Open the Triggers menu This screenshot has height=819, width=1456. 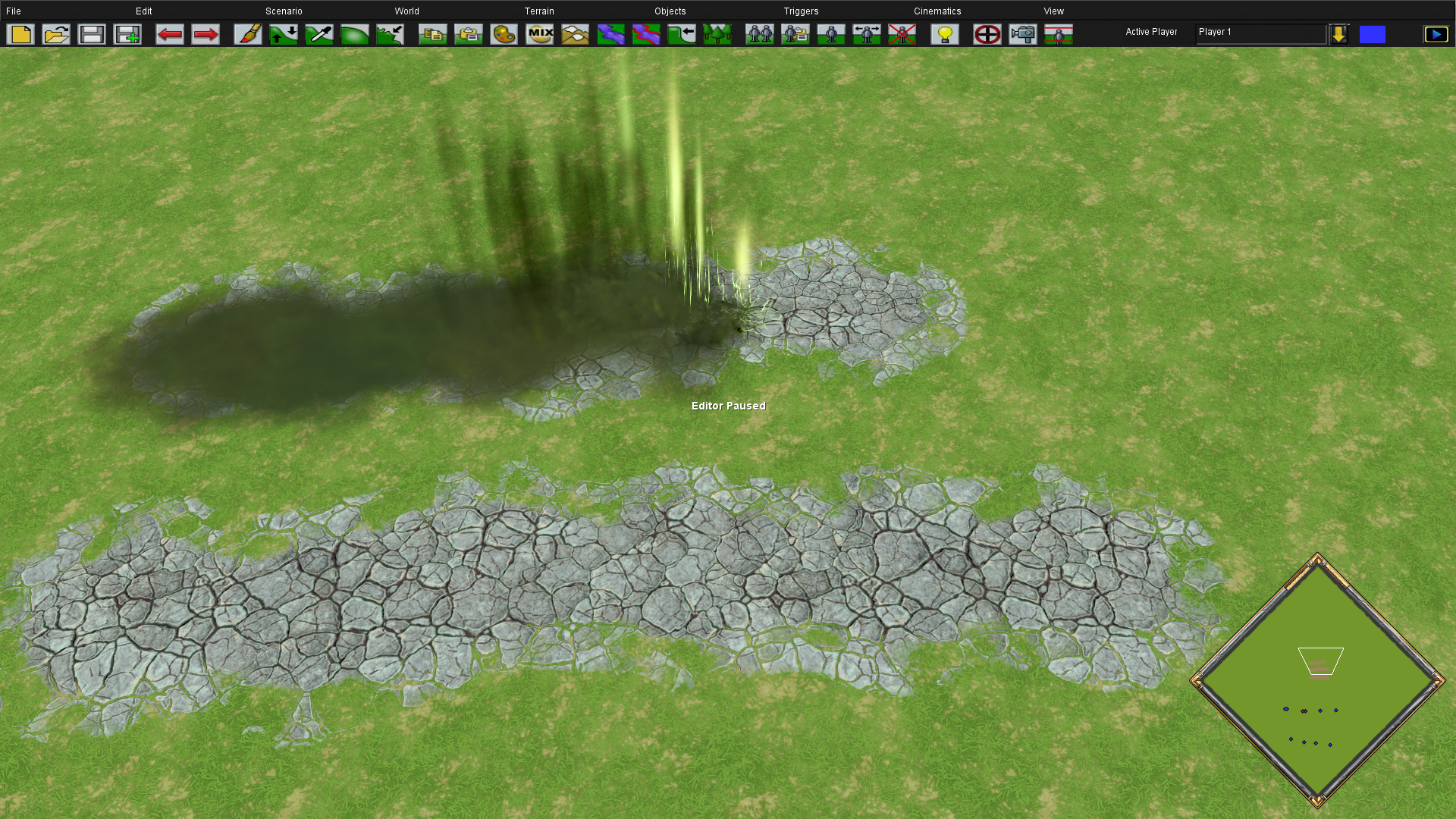coord(801,11)
